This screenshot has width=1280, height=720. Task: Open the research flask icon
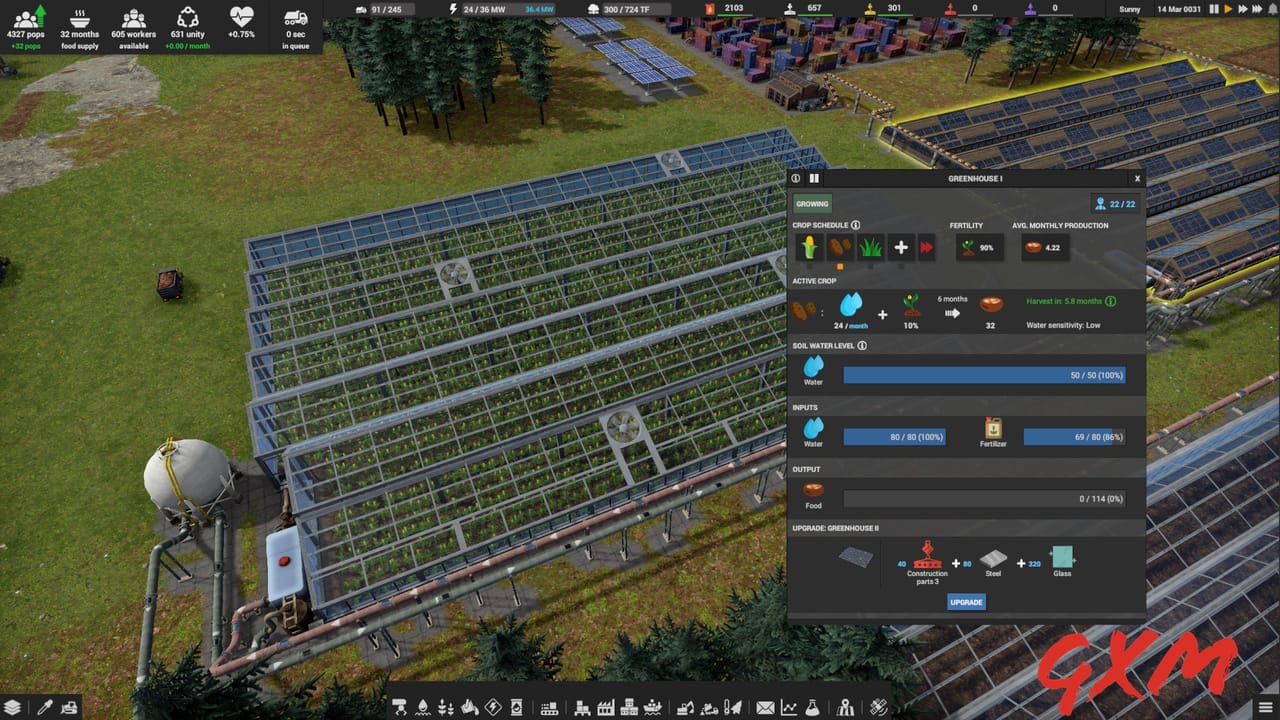pos(812,706)
